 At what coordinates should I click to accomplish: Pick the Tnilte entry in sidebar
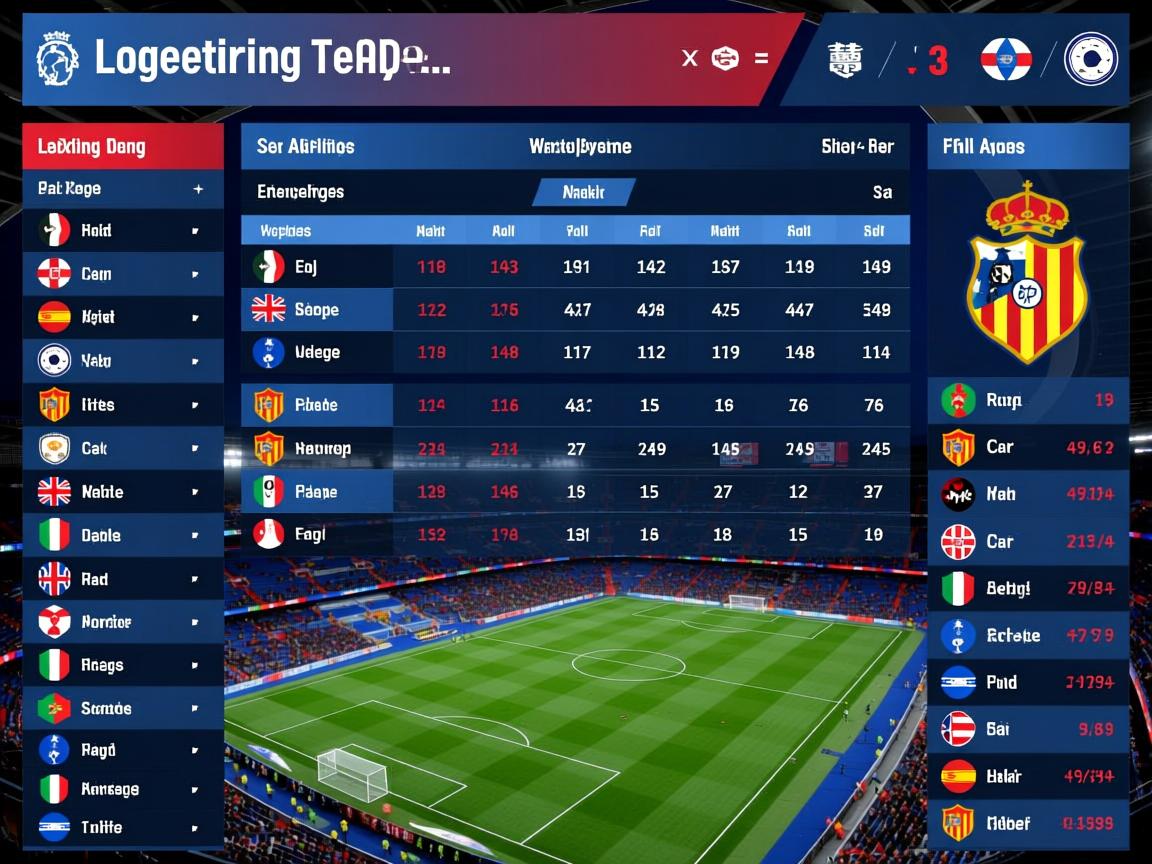point(122,827)
